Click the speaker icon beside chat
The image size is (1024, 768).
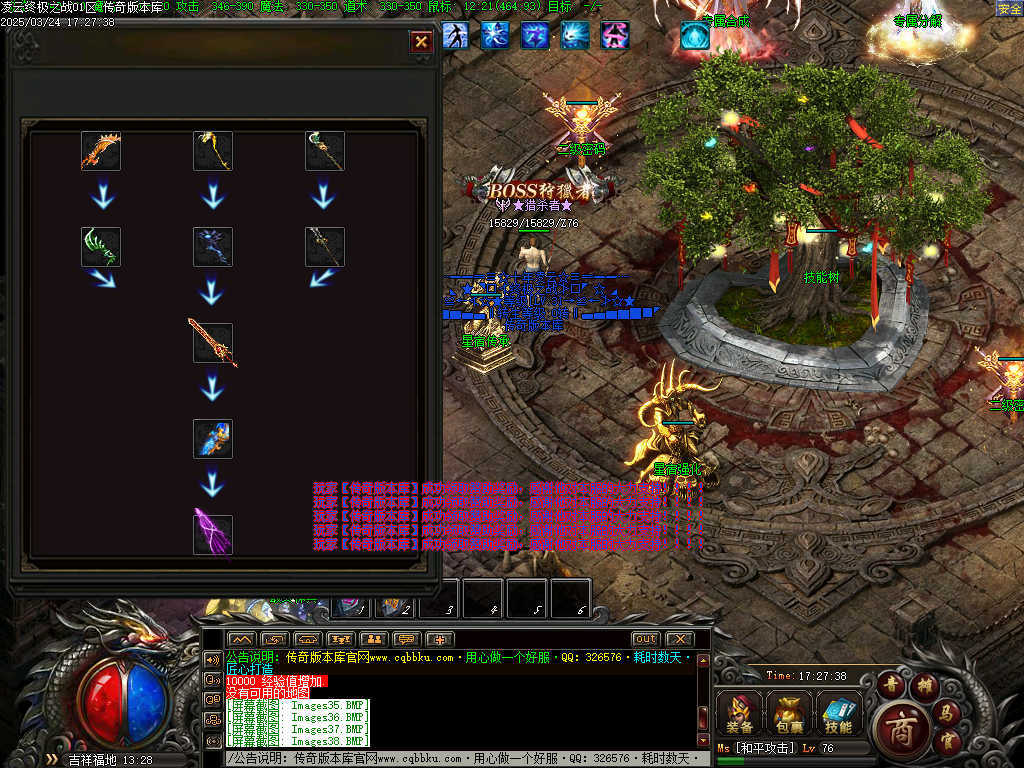tap(212, 660)
